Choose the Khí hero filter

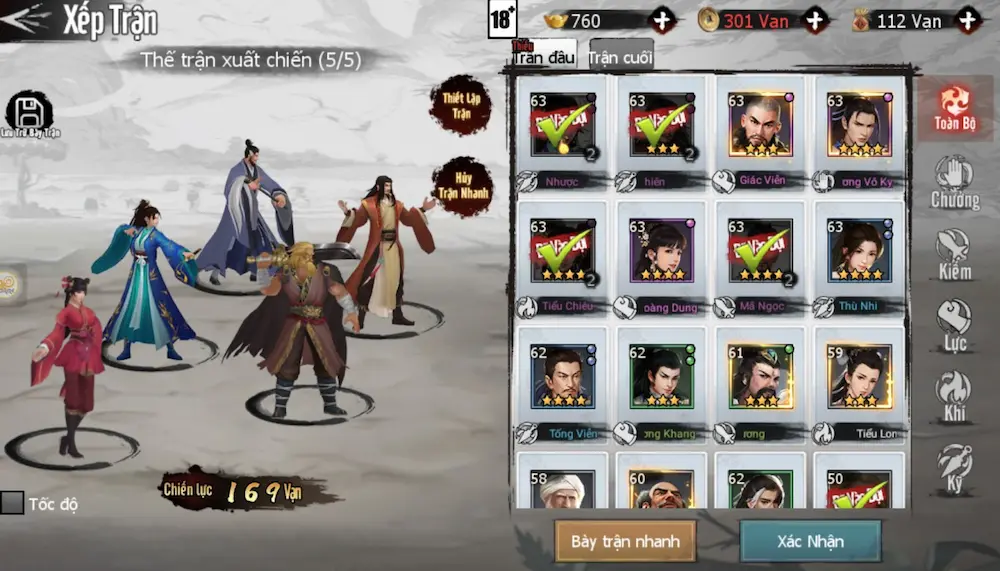pyautogui.click(x=954, y=397)
